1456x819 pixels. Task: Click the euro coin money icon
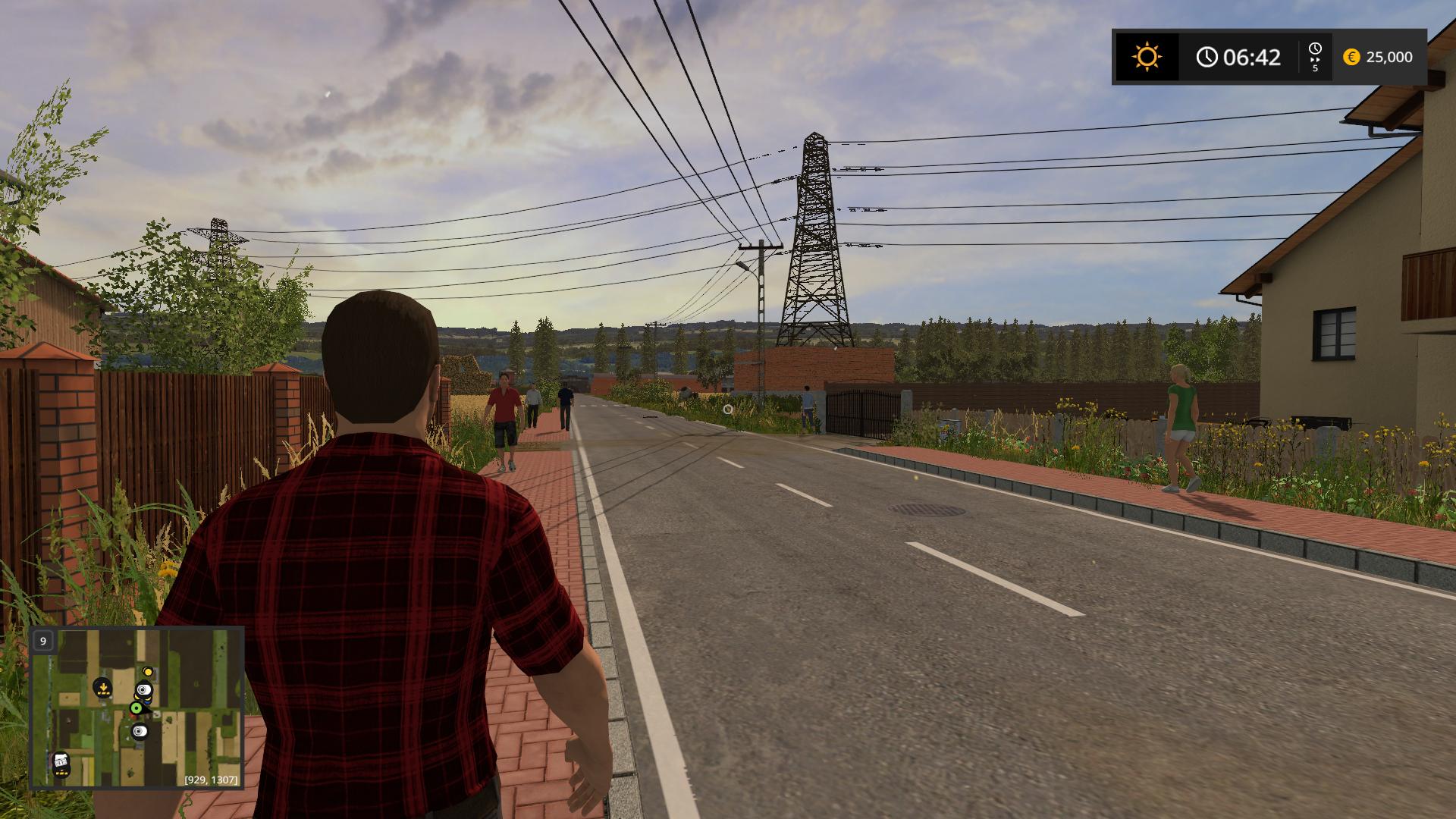[x=1351, y=57]
